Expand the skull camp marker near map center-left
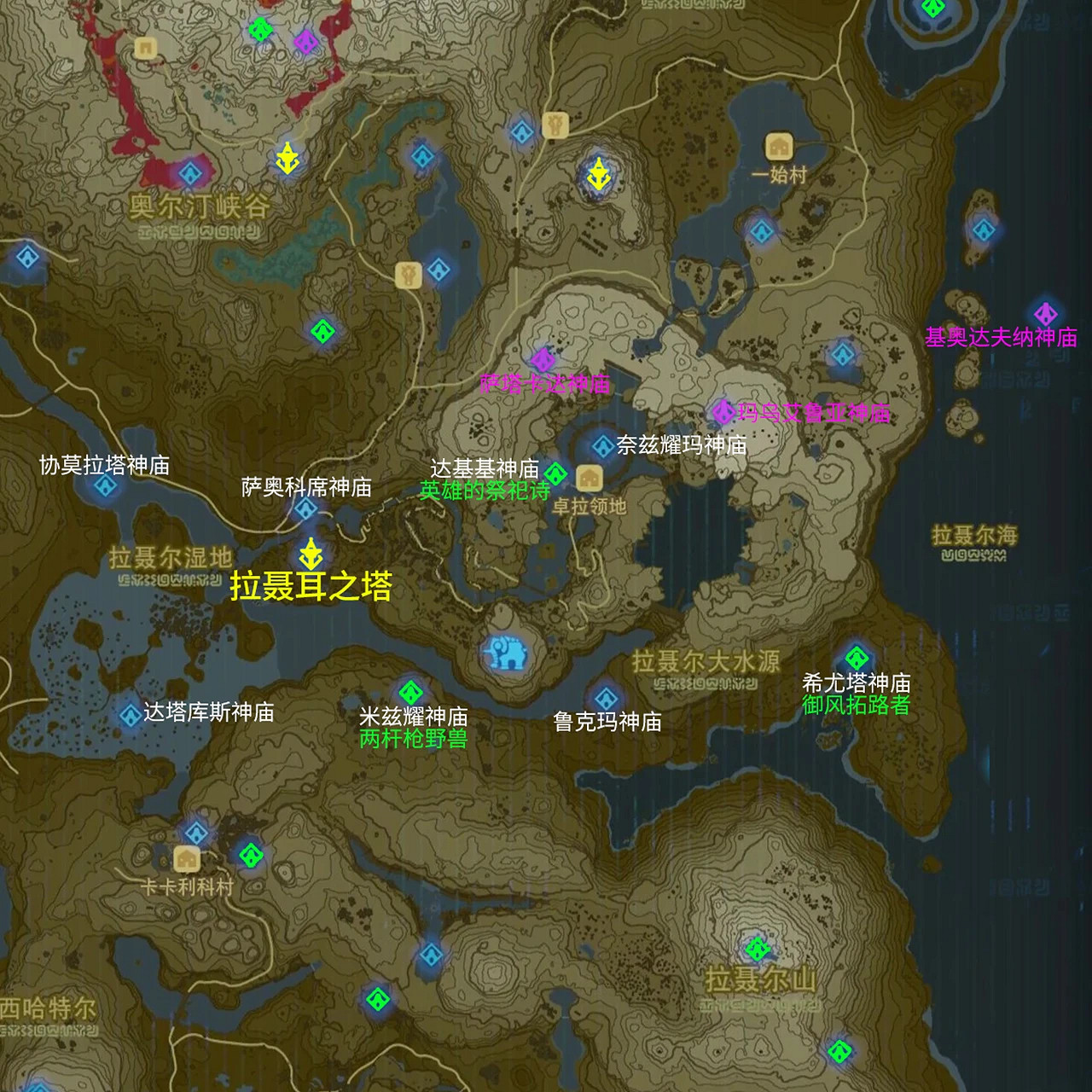 pos(409,273)
